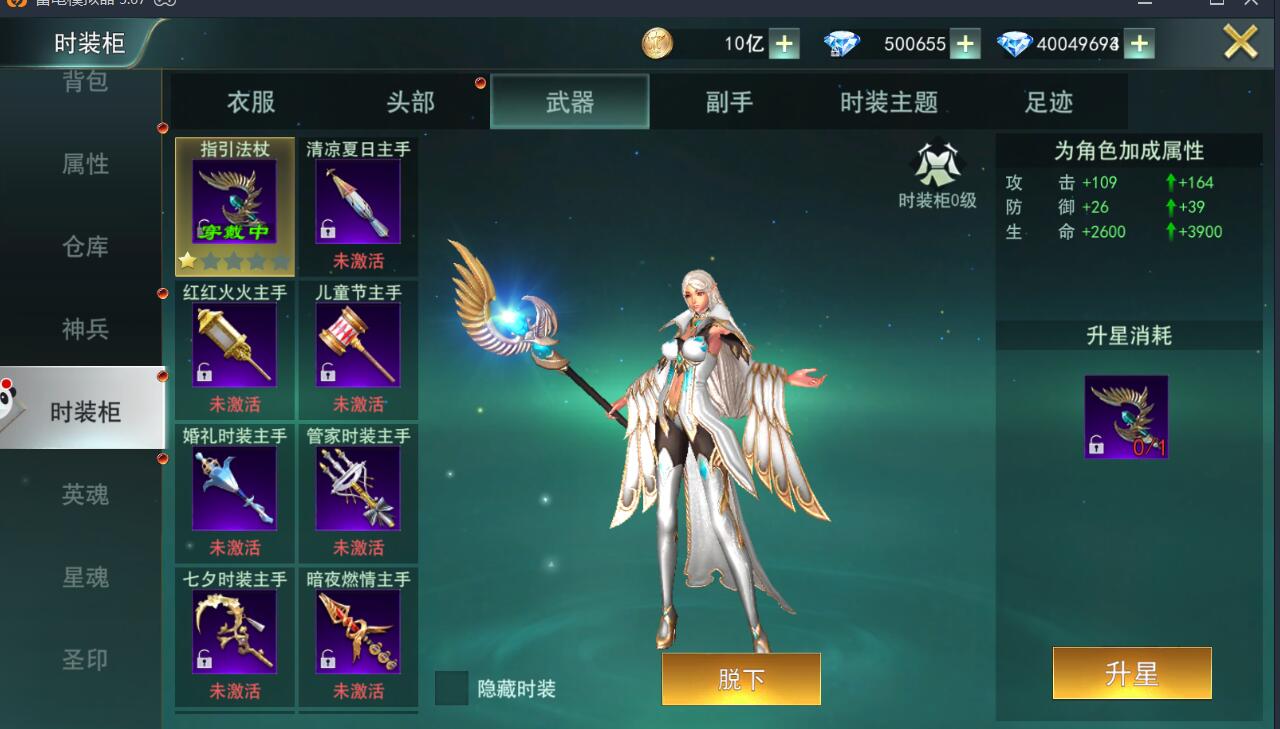Close the wardrobe with the yellow X
This screenshot has height=729, width=1280.
1240,42
